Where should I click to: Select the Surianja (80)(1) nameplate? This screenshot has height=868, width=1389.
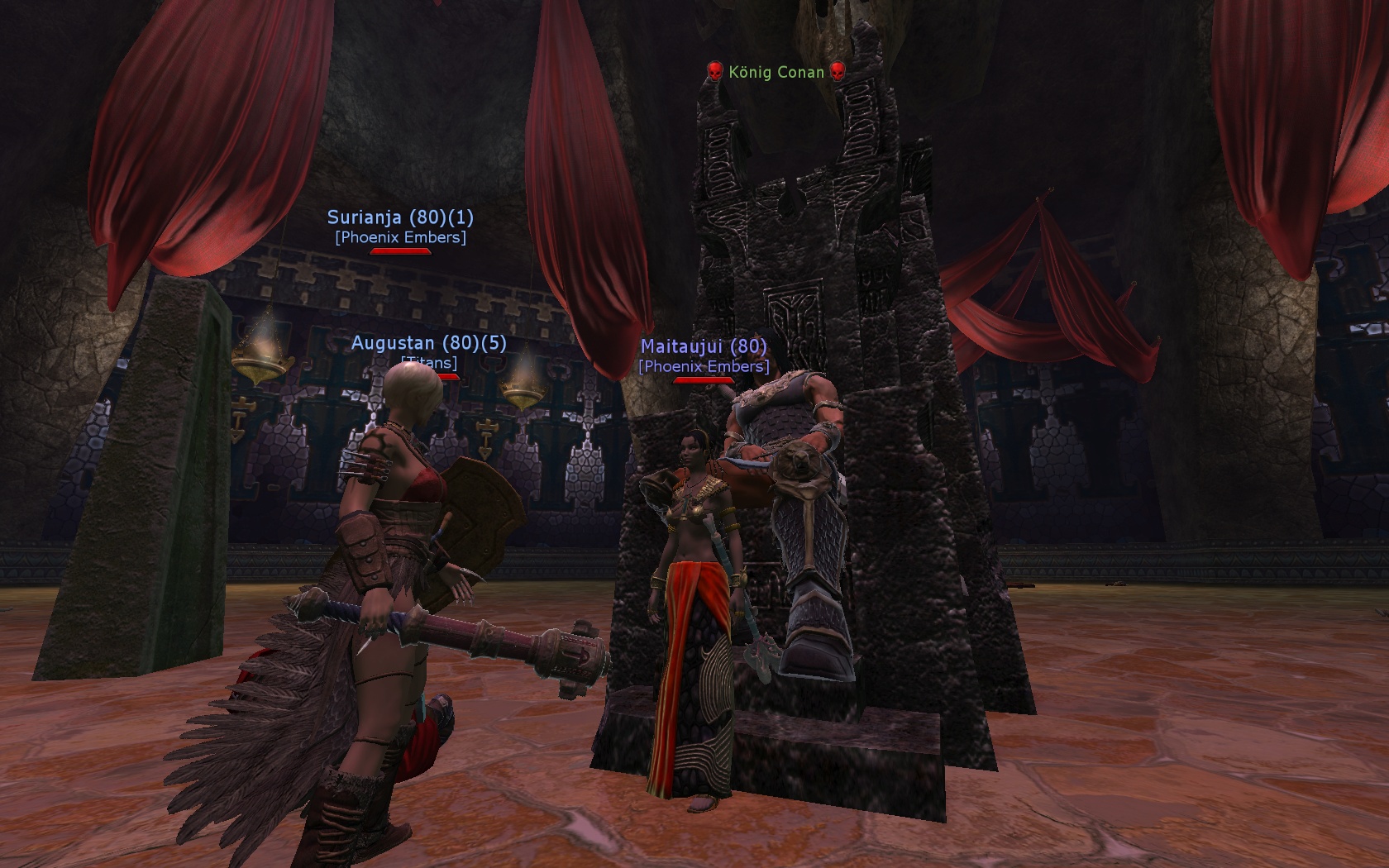click(400, 217)
